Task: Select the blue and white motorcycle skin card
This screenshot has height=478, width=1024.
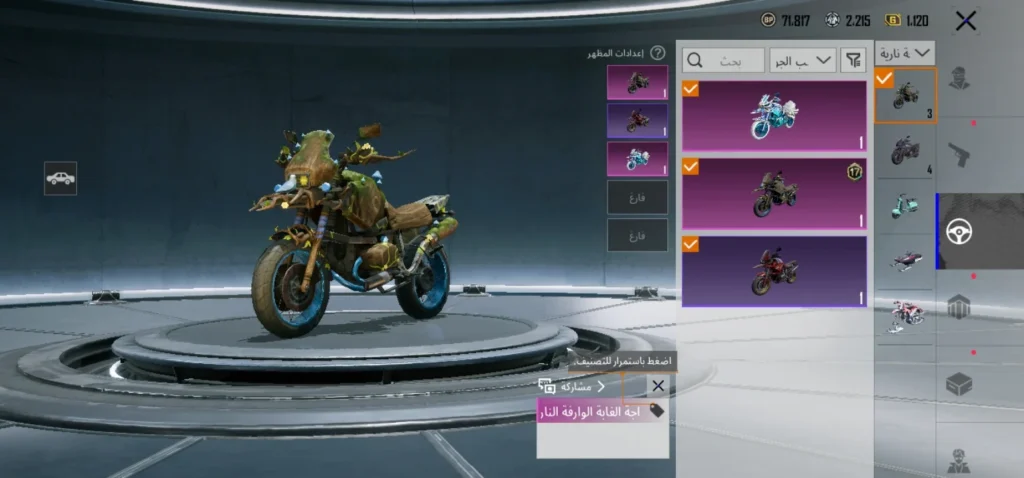Action: (x=773, y=116)
